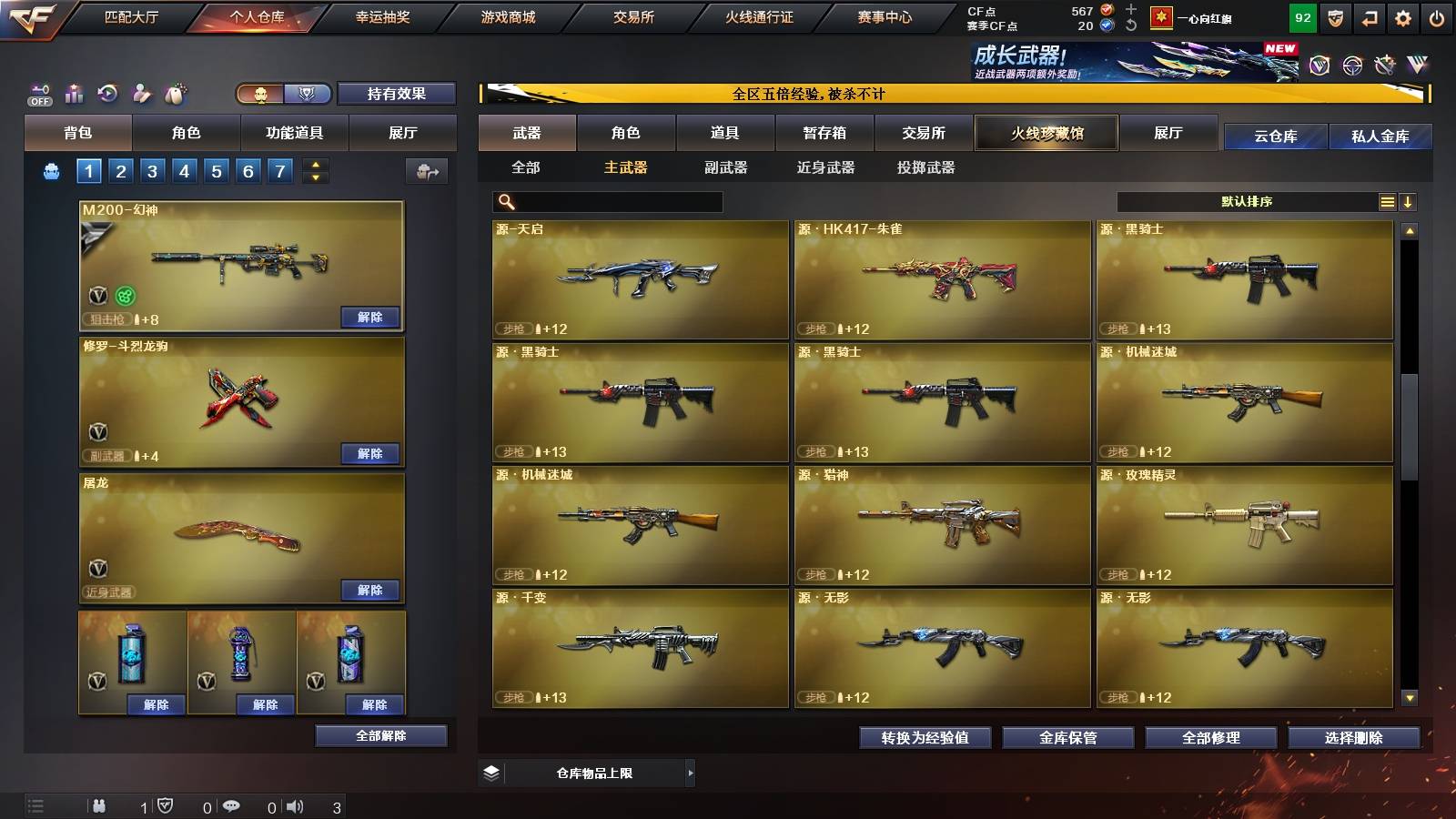Image resolution: width=1456 pixels, height=819 pixels.
Task: Click the power exit icon top right
Action: (1436, 16)
